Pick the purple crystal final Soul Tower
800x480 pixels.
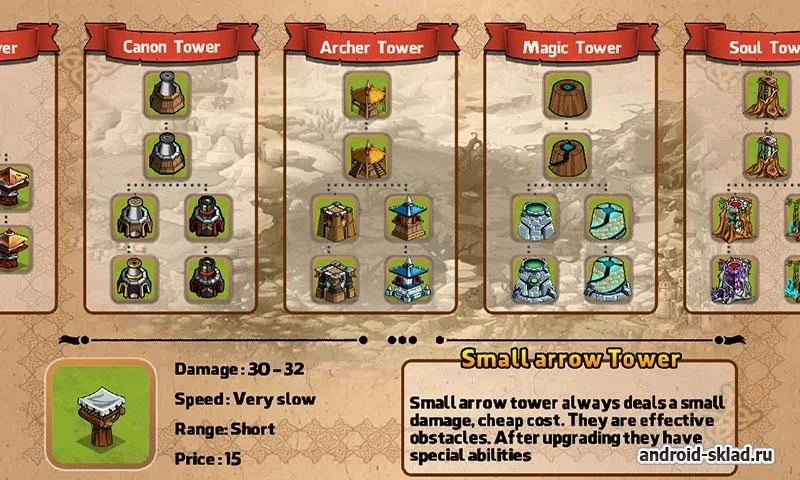(736, 279)
